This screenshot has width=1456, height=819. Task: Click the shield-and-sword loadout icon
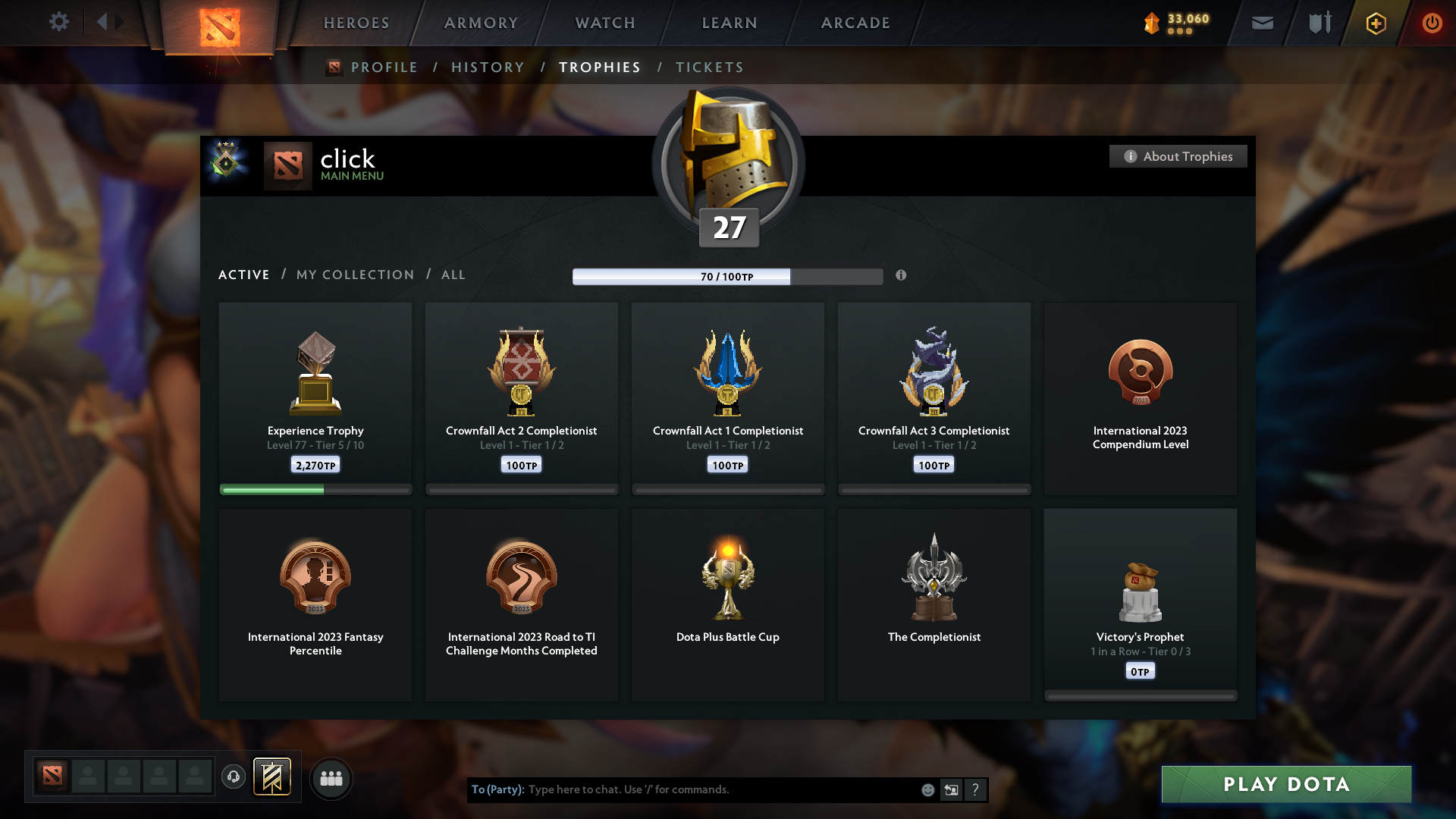tap(1318, 23)
